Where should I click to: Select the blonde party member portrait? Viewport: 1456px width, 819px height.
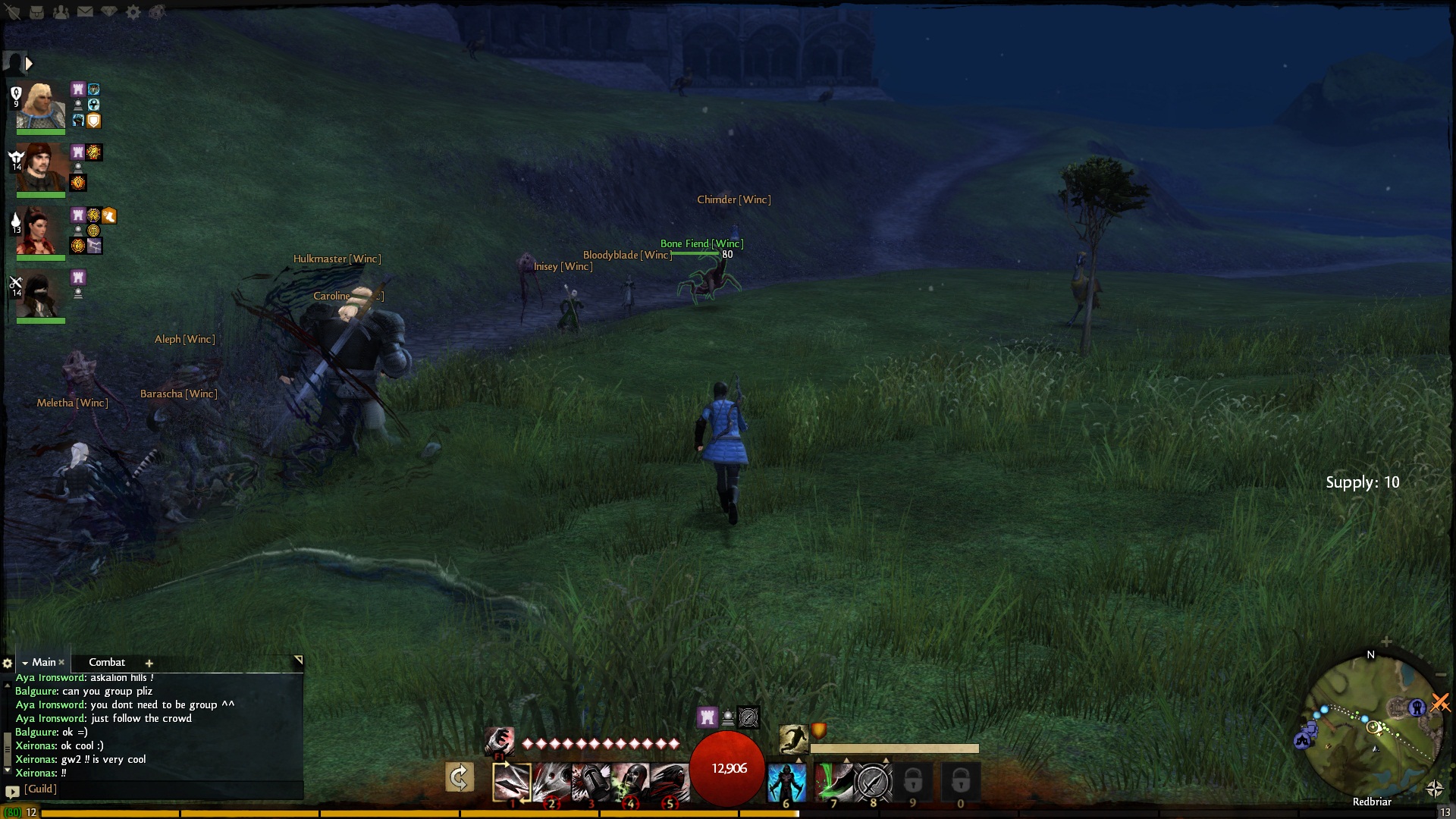coord(40,106)
